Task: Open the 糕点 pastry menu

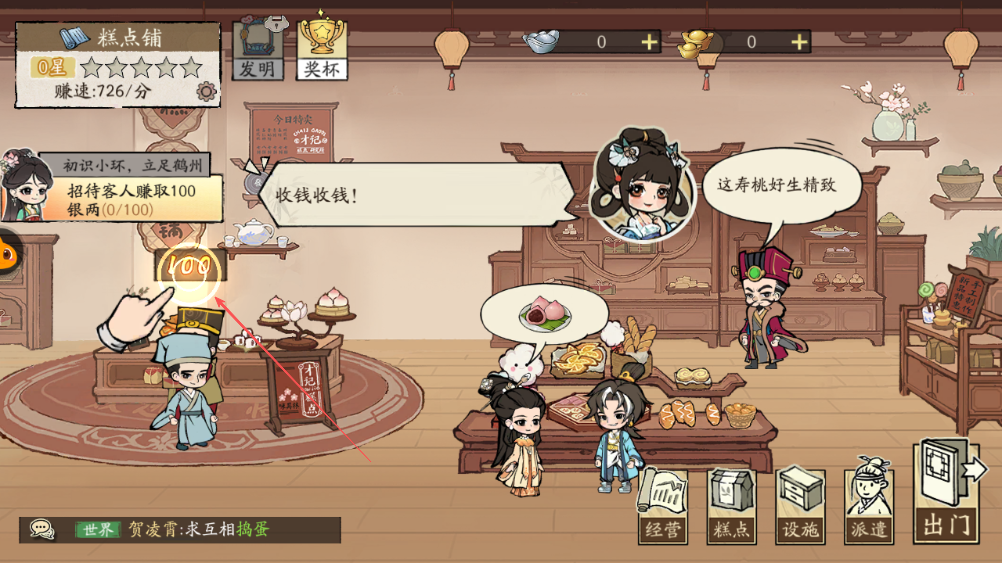Action: click(731, 507)
